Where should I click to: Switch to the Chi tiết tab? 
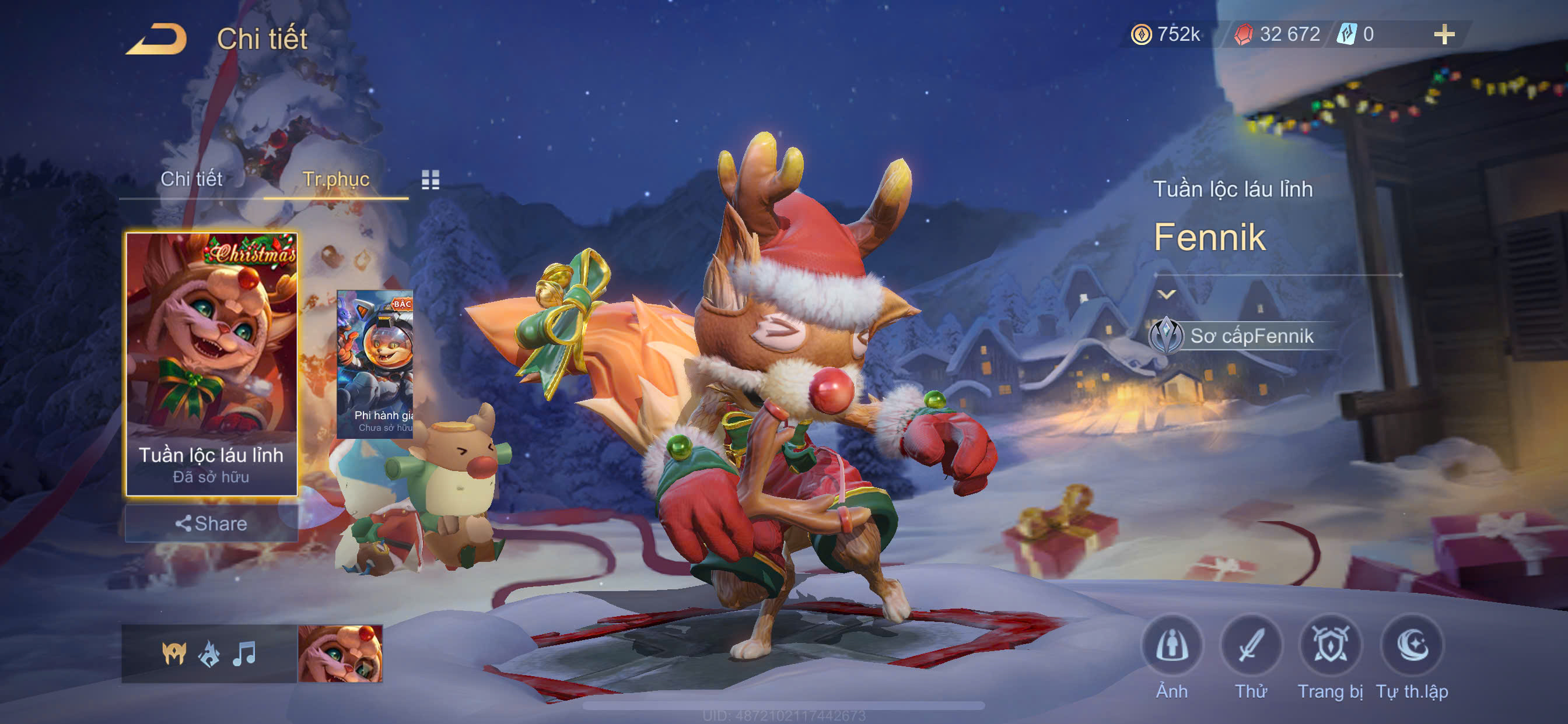tap(191, 179)
